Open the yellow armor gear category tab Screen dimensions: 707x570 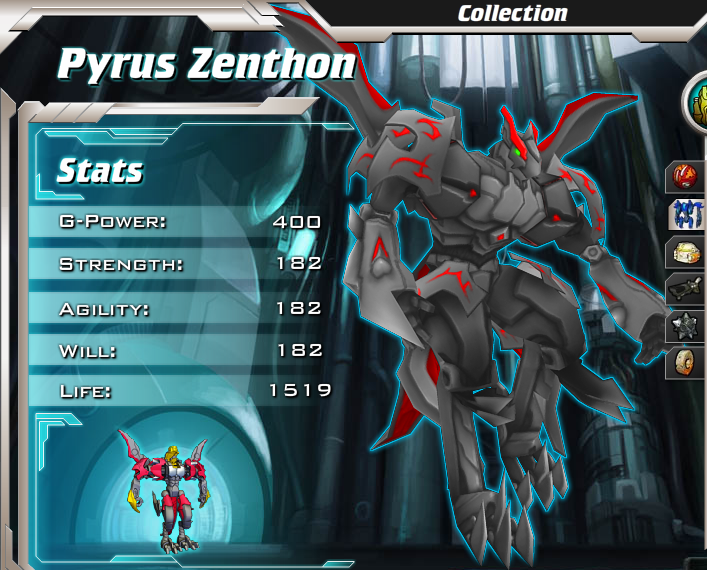[687, 251]
